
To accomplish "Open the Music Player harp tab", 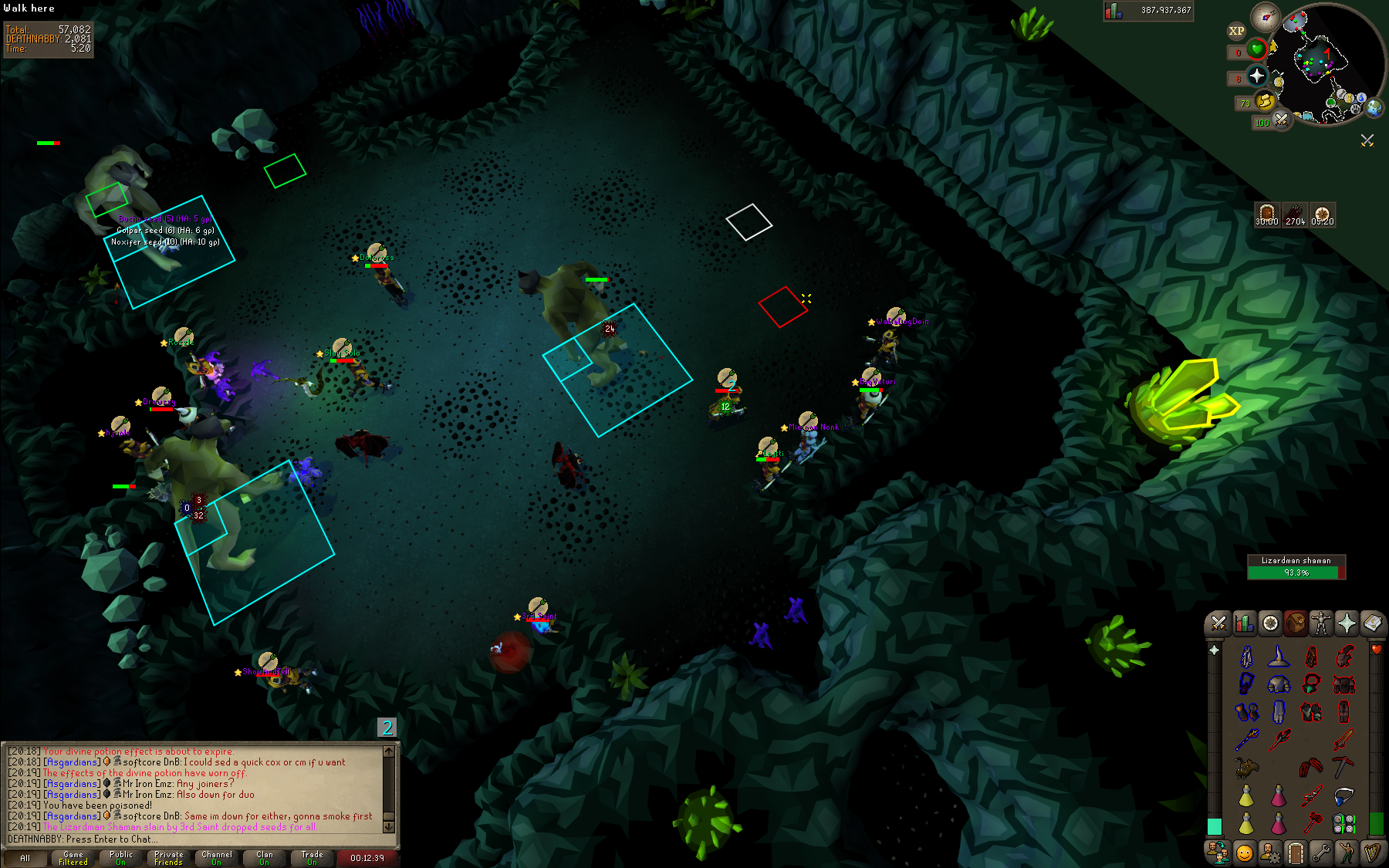I will (1372, 853).
